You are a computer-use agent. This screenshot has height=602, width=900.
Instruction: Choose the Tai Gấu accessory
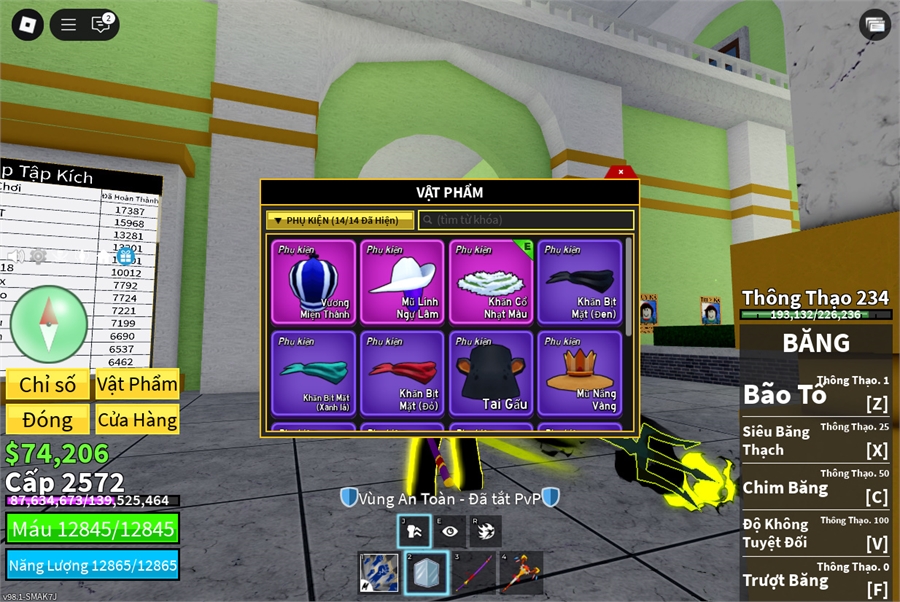[492, 373]
